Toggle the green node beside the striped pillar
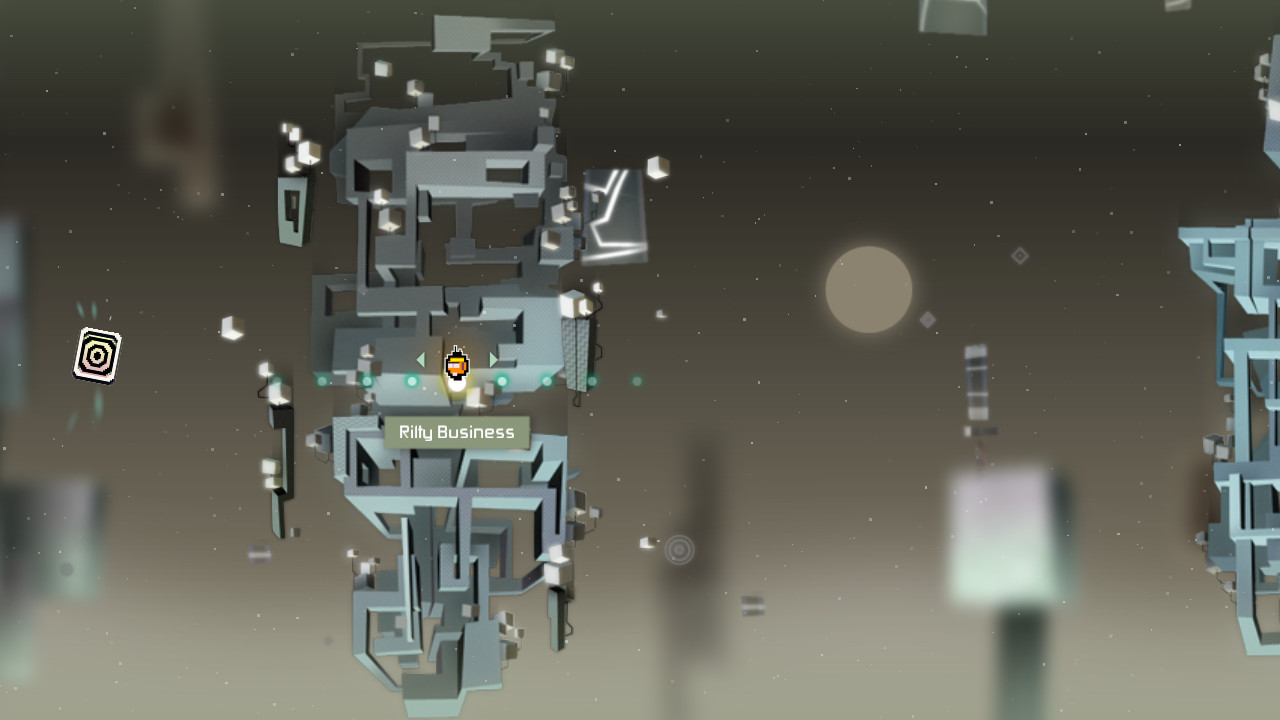 pos(592,381)
